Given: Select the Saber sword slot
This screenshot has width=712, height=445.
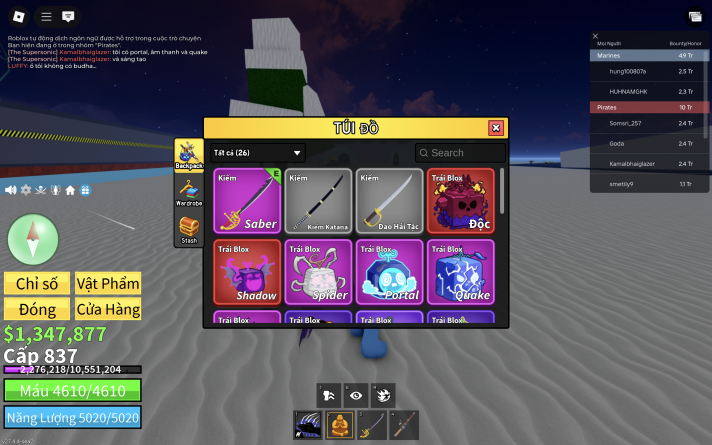Looking at the screenshot, I should (x=248, y=201).
